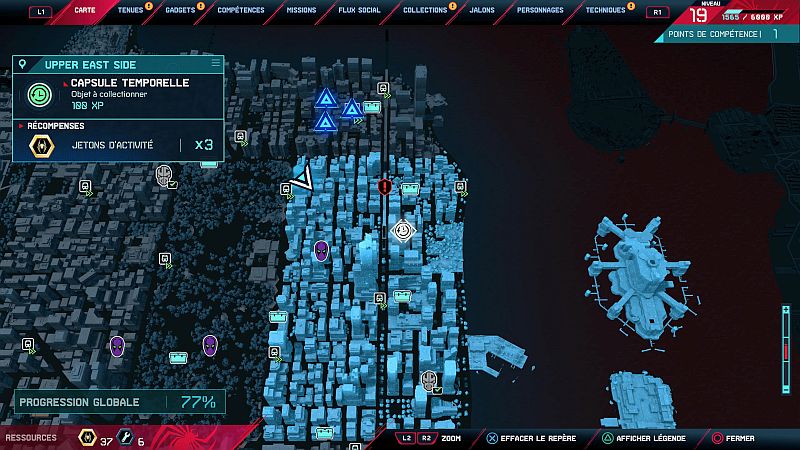Open the Gadgets tab
Image resolution: width=800 pixels, height=450 pixels.
[x=180, y=10]
